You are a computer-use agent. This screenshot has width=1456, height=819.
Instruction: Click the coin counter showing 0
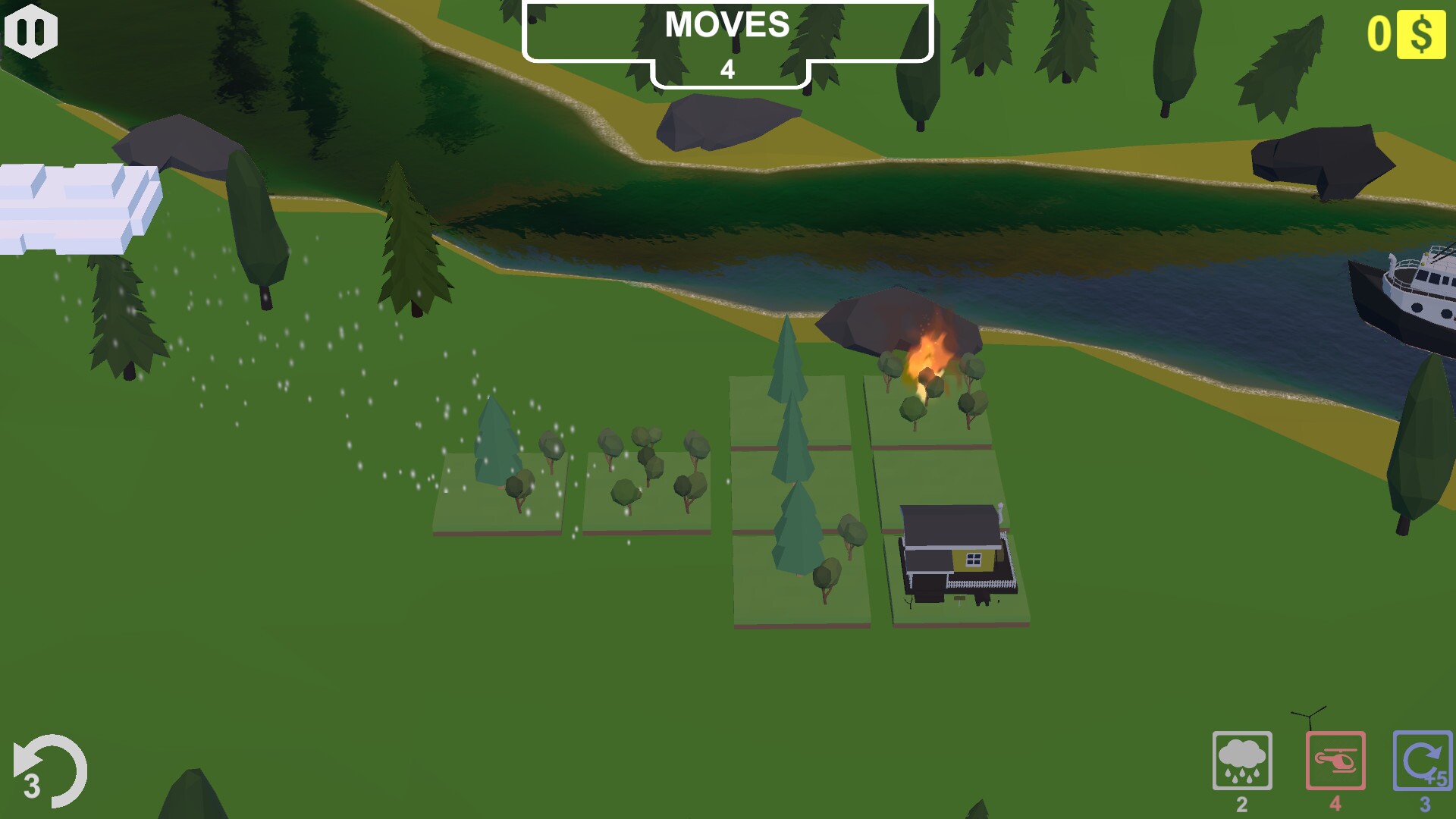[x=1382, y=32]
